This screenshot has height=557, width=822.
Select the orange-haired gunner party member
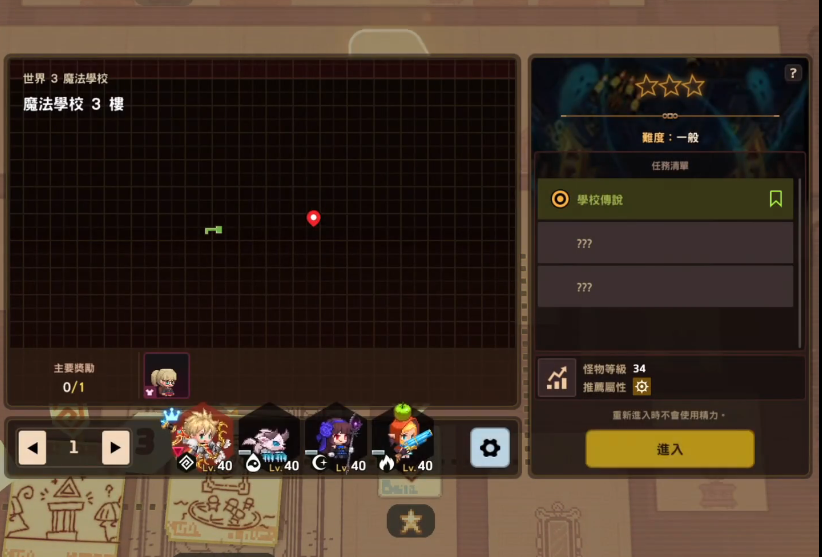click(x=404, y=441)
